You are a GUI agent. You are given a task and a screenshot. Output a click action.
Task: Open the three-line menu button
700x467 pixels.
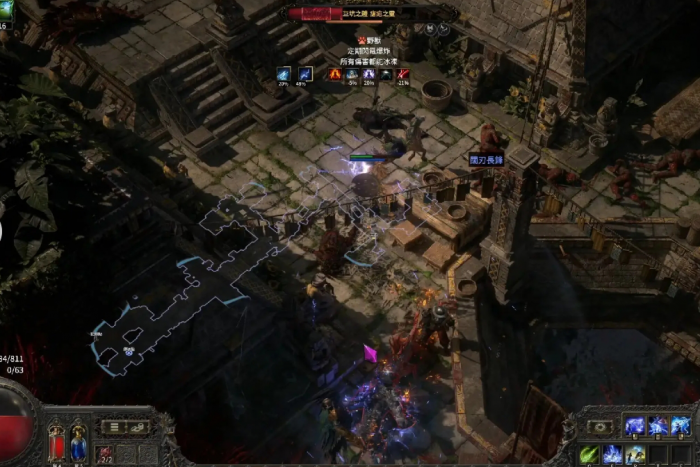coord(114,427)
